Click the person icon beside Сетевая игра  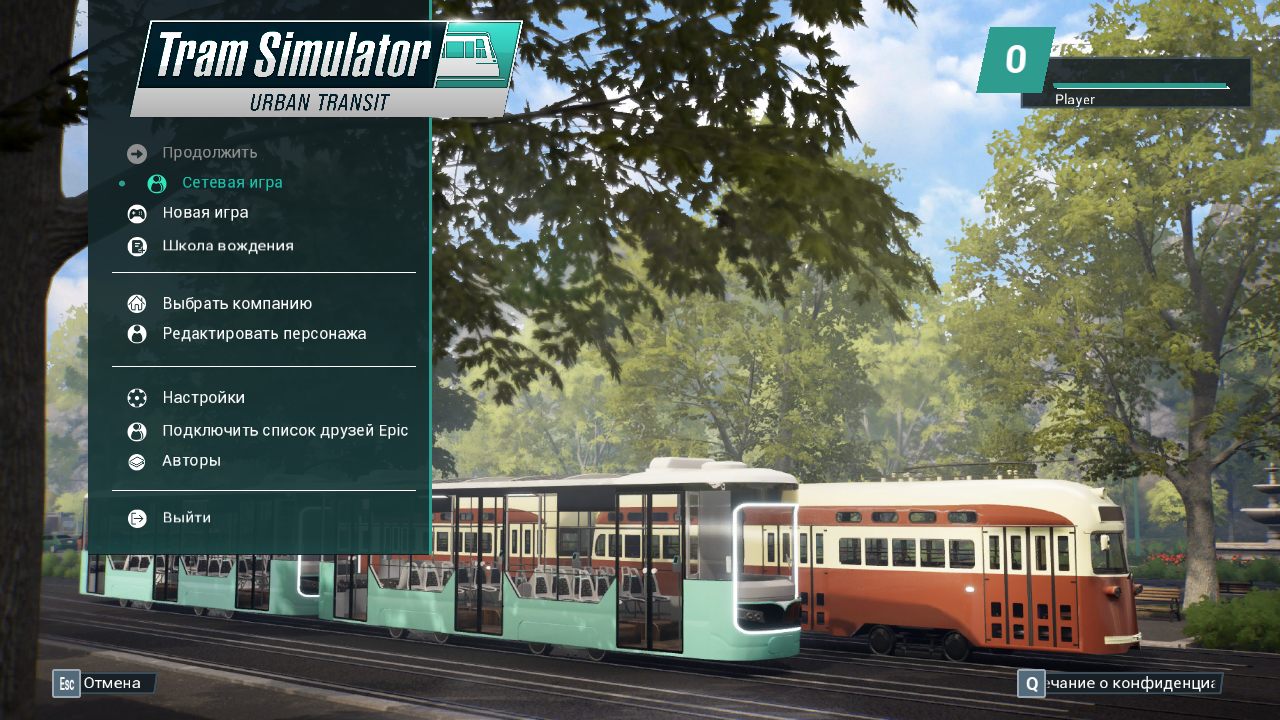tap(155, 183)
